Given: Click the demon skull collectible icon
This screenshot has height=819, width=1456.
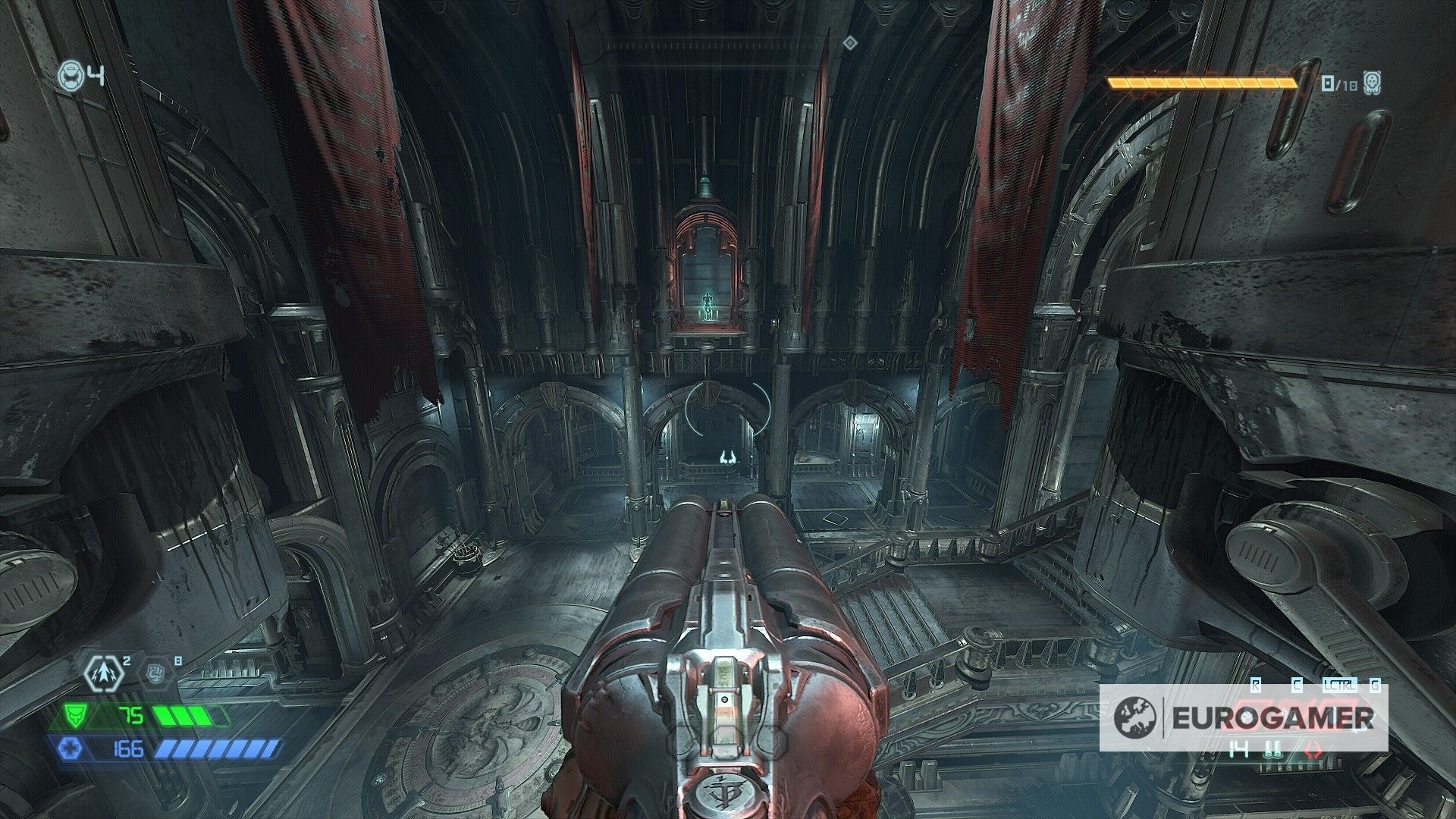Looking at the screenshot, I should 1372,83.
